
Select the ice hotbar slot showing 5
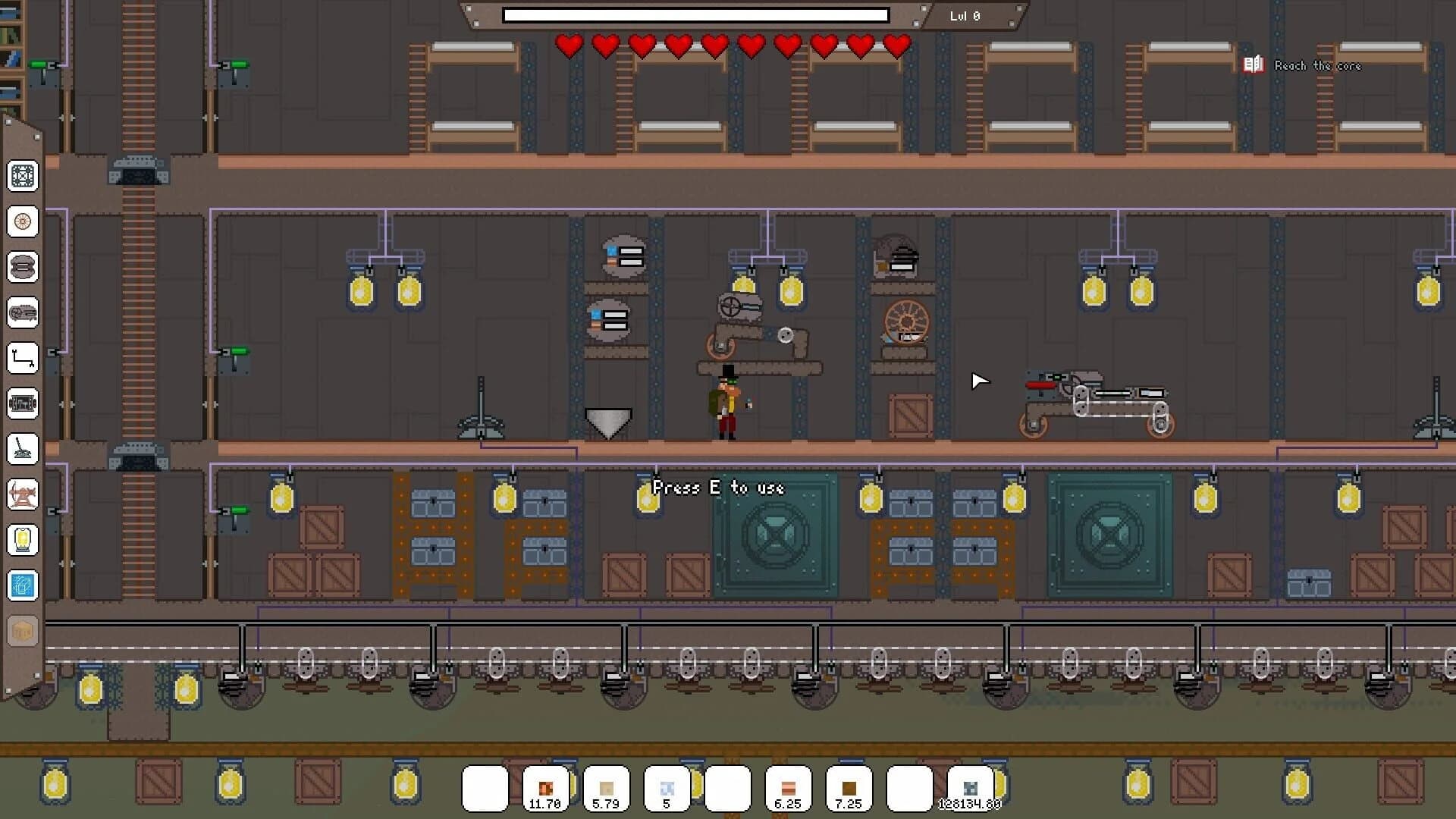pyautogui.click(x=666, y=787)
